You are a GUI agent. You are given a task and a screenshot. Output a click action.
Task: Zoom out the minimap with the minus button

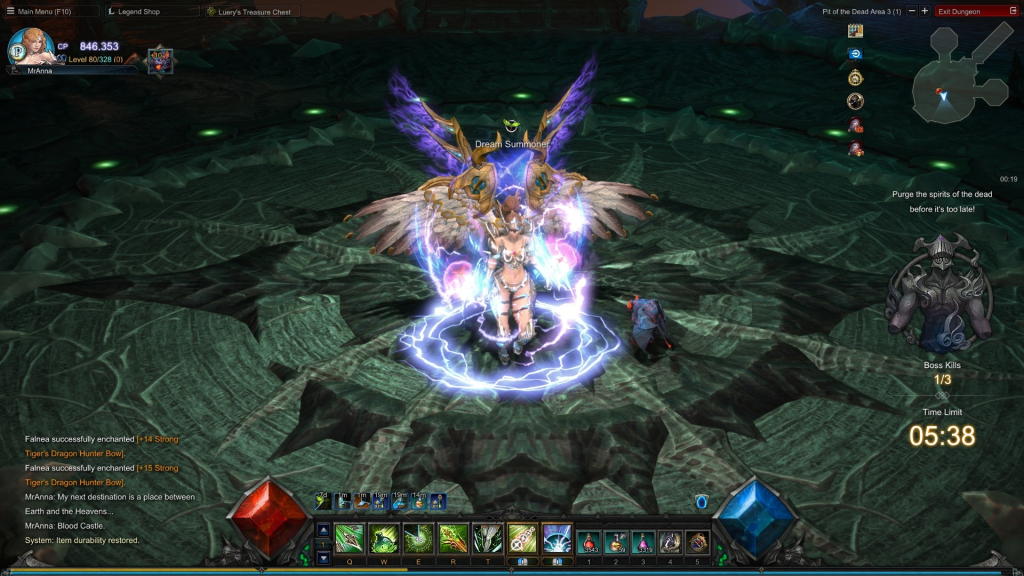[912, 11]
